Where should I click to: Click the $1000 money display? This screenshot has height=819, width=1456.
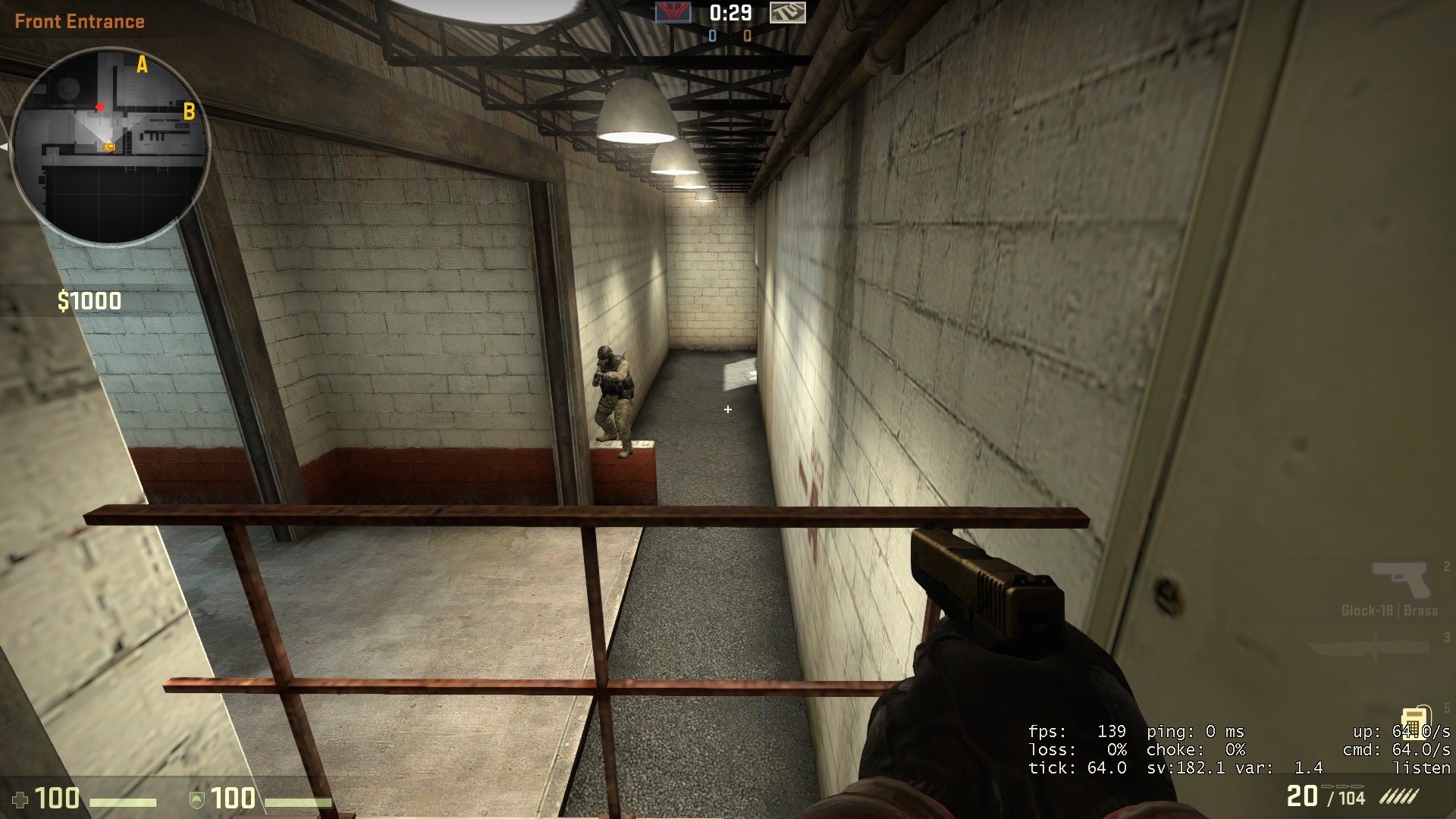click(88, 301)
